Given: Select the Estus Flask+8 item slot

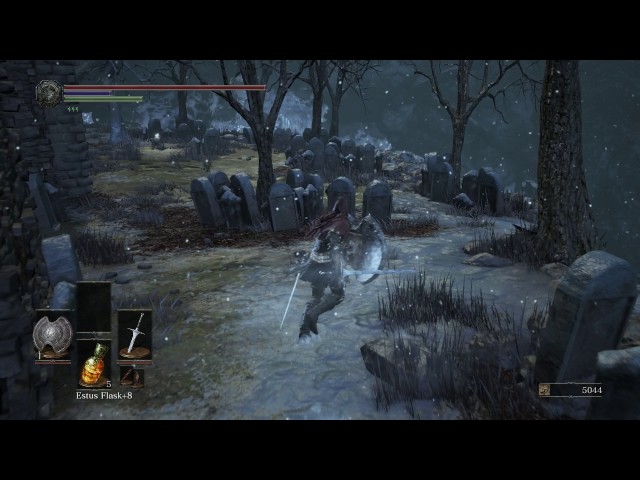Looking at the screenshot, I should pos(94,364).
